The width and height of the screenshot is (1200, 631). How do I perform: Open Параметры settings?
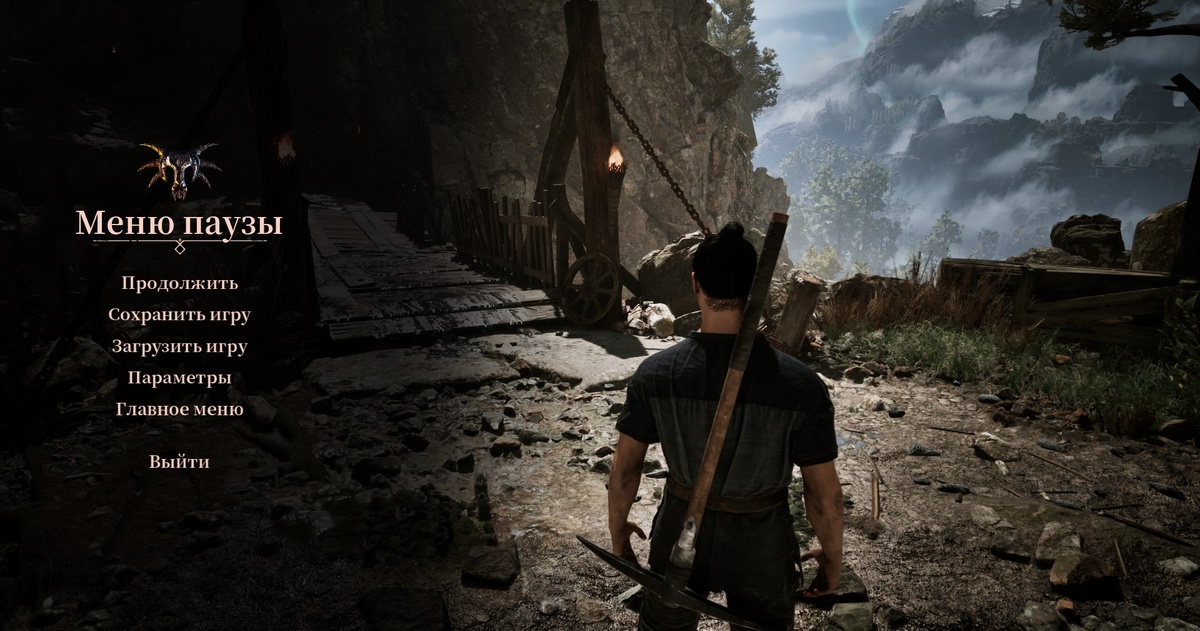(180, 378)
